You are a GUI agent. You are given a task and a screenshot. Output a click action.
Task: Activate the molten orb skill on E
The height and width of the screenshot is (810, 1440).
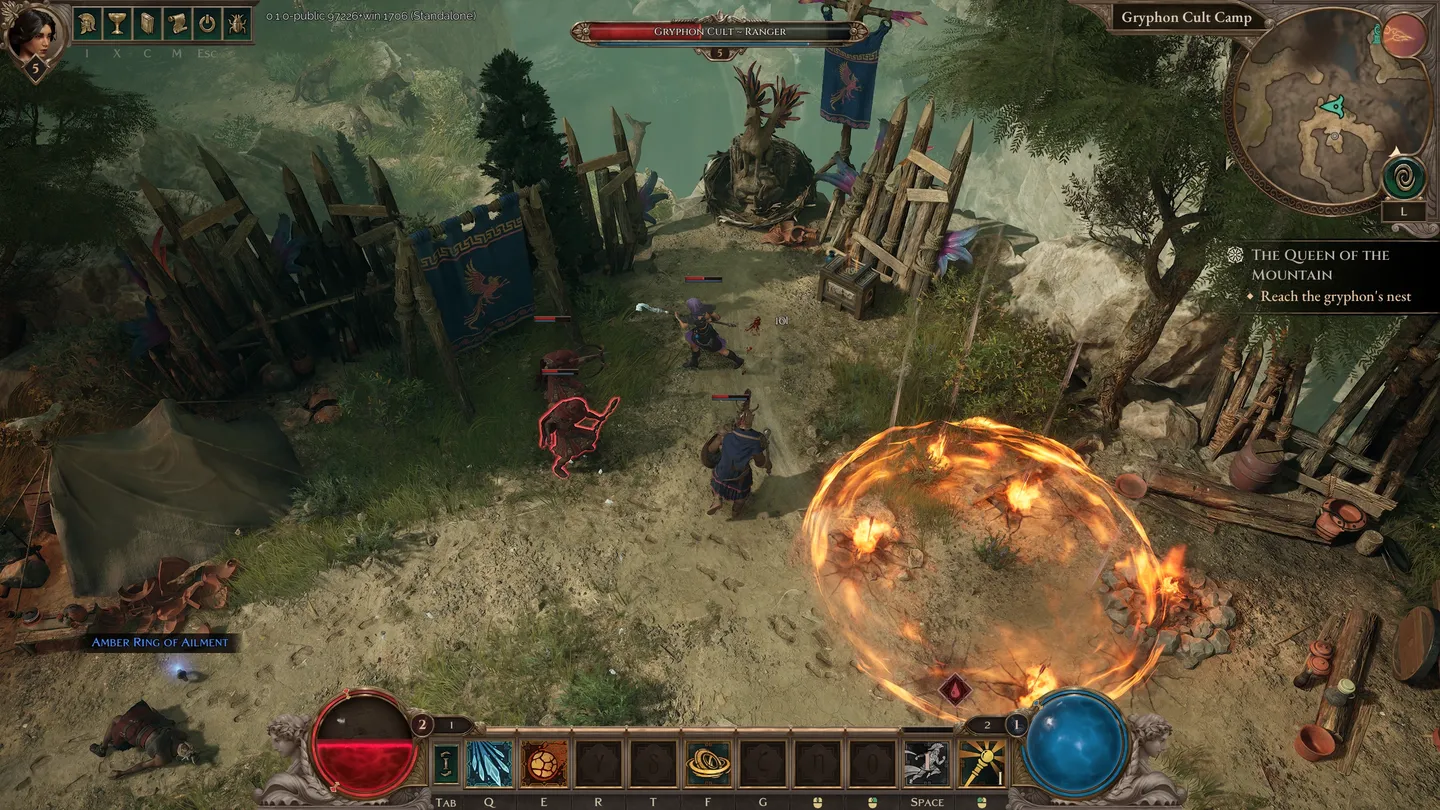pos(544,762)
